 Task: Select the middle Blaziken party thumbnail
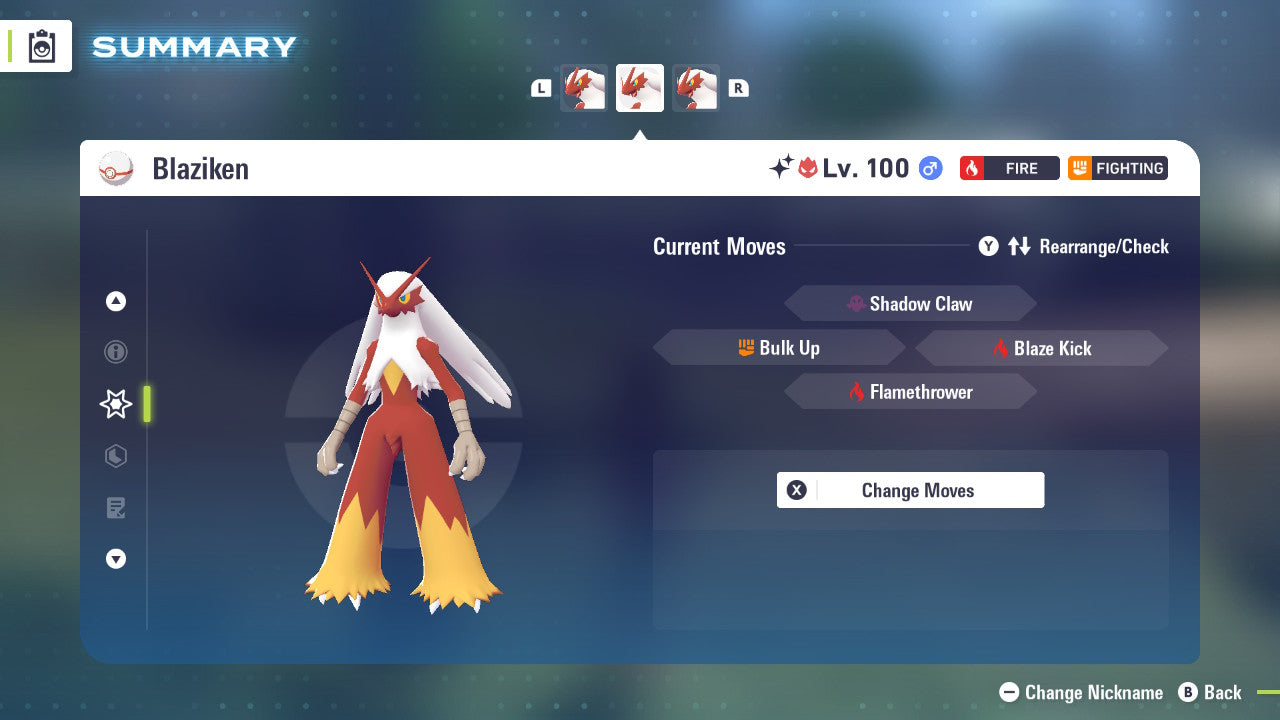(640, 88)
